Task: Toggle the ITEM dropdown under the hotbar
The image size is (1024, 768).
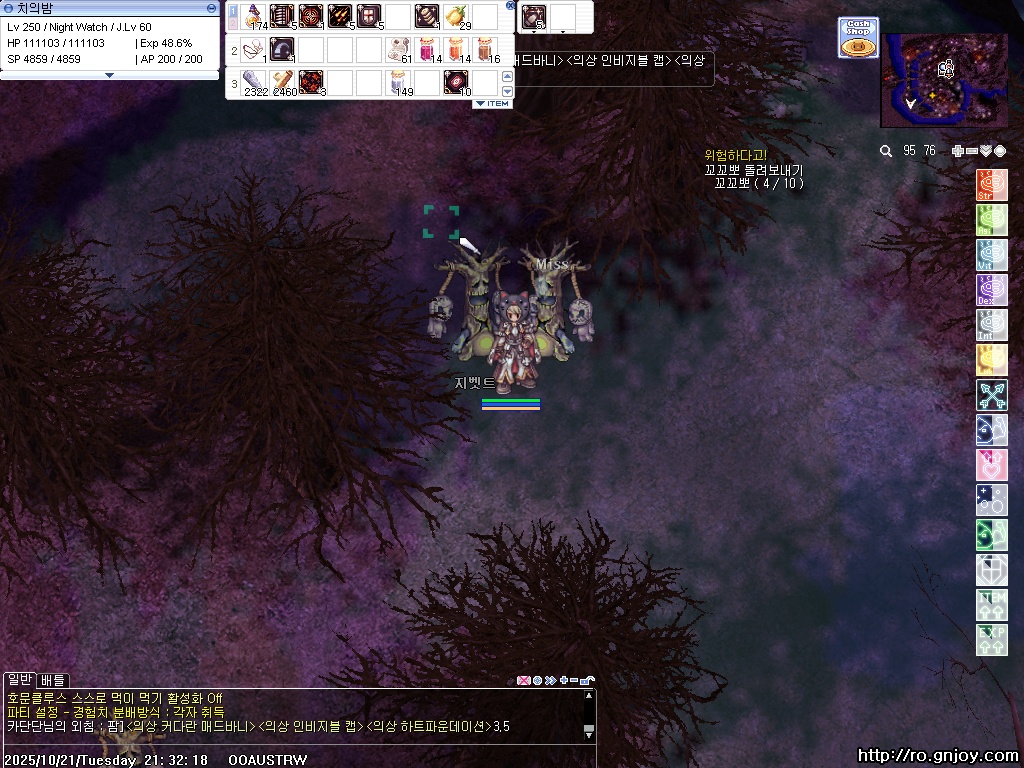Action: (492, 104)
